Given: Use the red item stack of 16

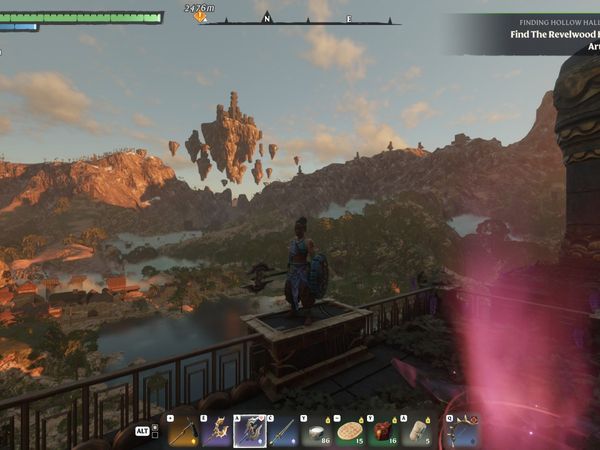Looking at the screenshot, I should click(383, 431).
